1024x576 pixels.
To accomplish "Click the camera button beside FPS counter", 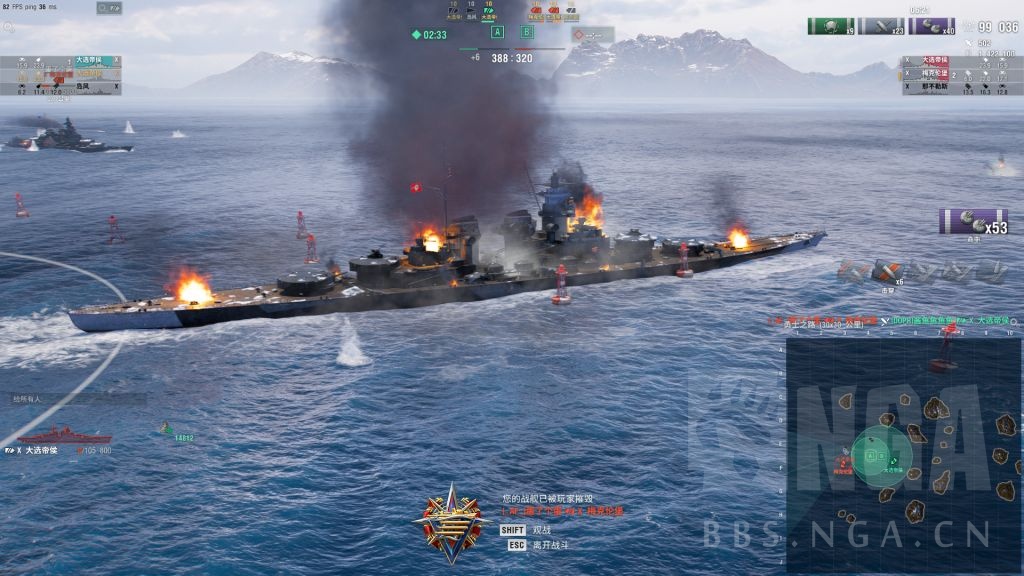I will [x=109, y=8].
